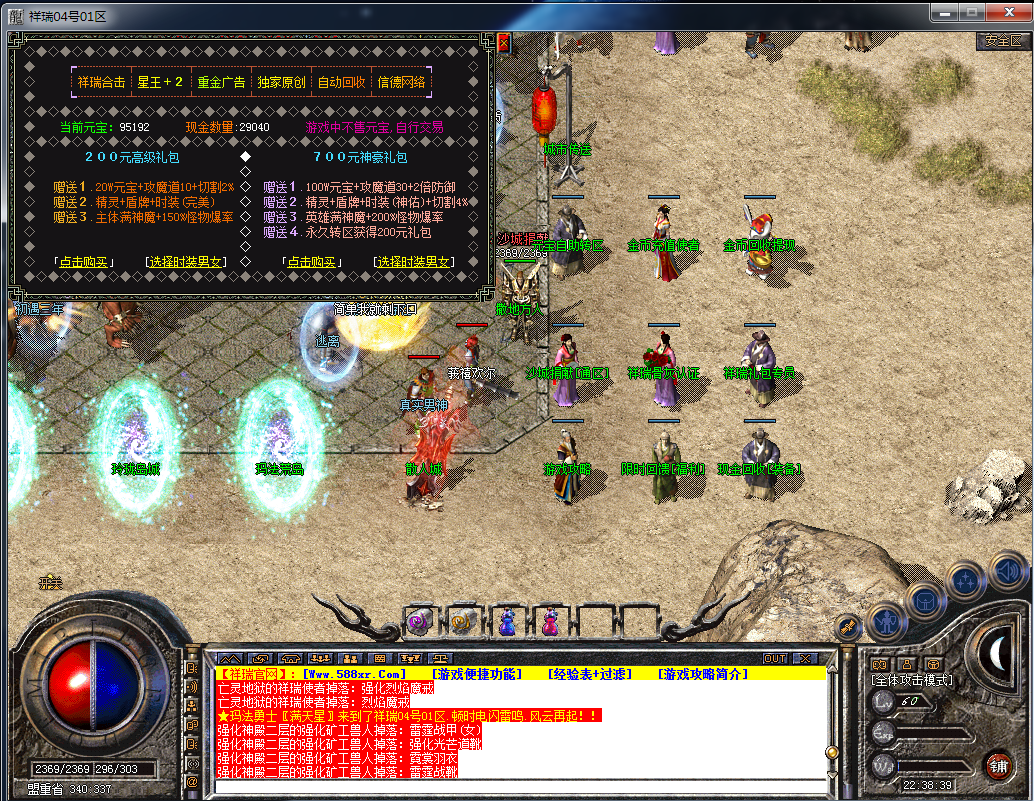
Task: Switch the 全体攻击模式 attack mode
Action: pyautogui.click(x=911, y=680)
